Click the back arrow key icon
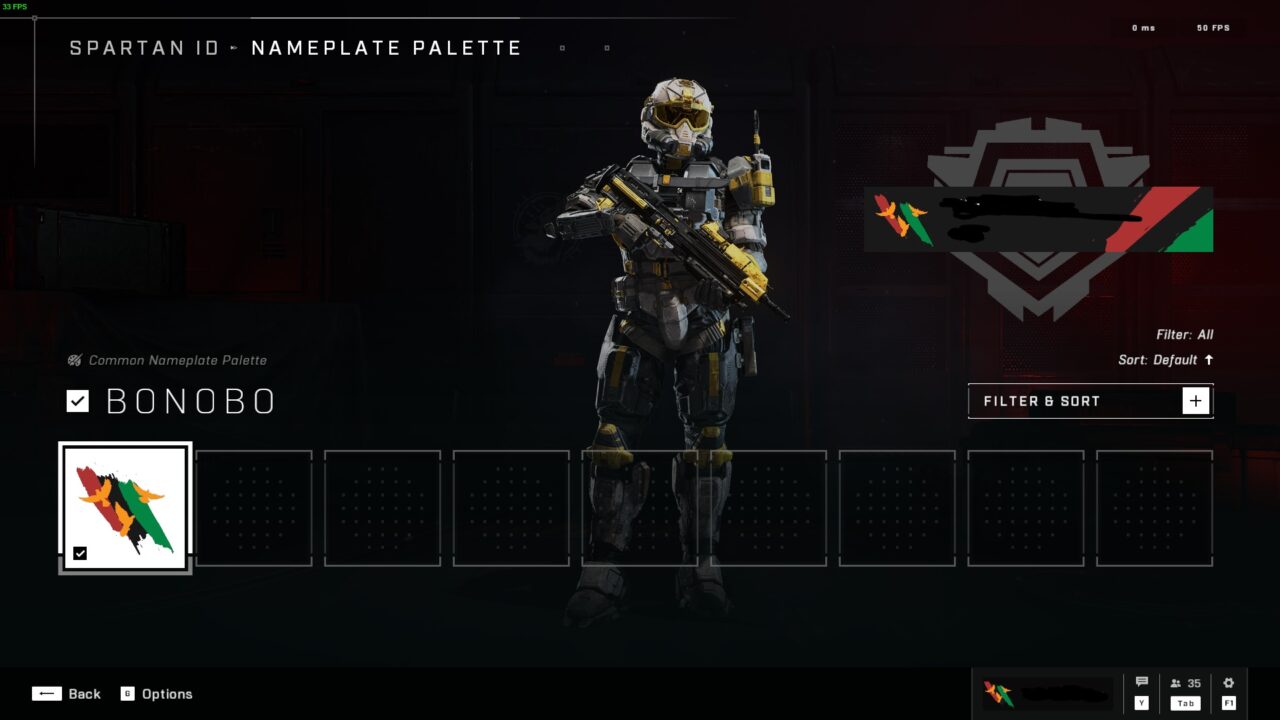 (46, 693)
